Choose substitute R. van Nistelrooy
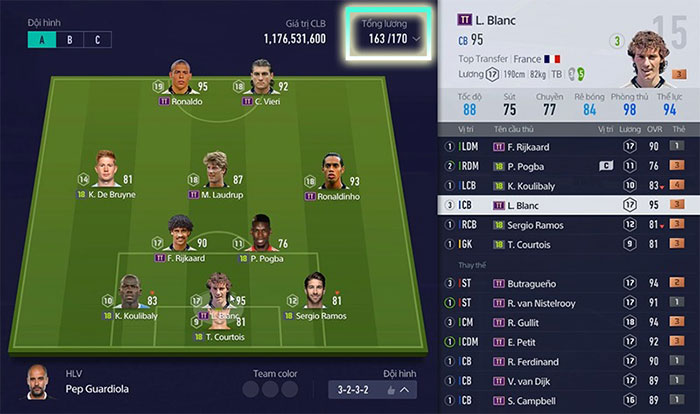This screenshot has width=700, height=414. (567, 302)
